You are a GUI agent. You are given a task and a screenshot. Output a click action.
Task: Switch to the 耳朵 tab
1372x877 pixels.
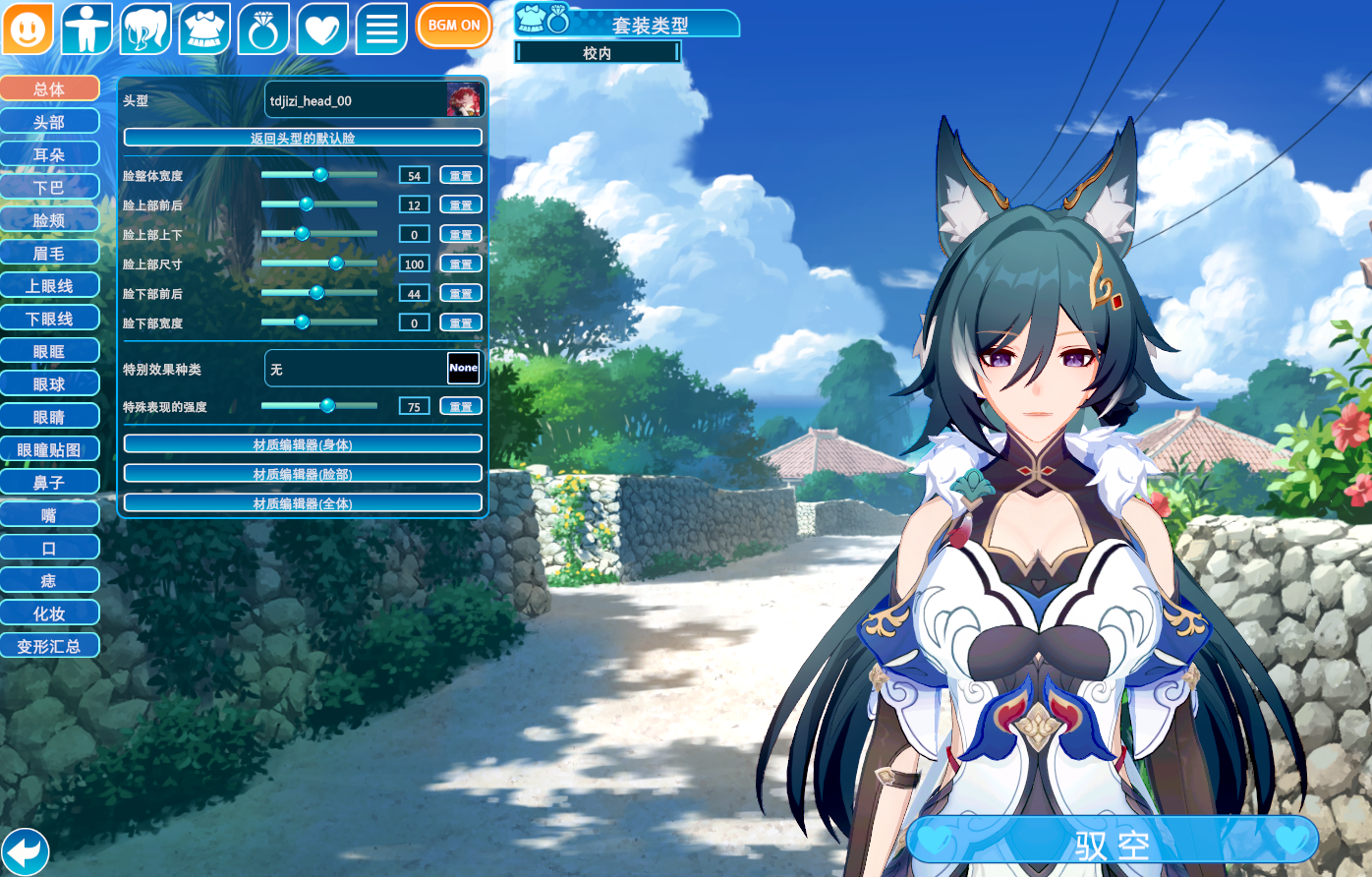(49, 154)
